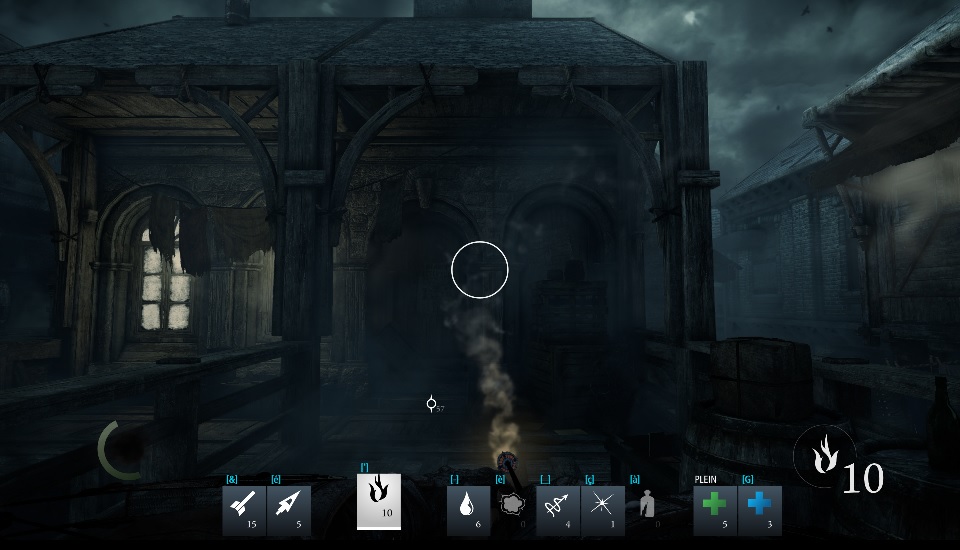Select the water arrow droplet slot
This screenshot has height=550, width=960.
tap(468, 510)
